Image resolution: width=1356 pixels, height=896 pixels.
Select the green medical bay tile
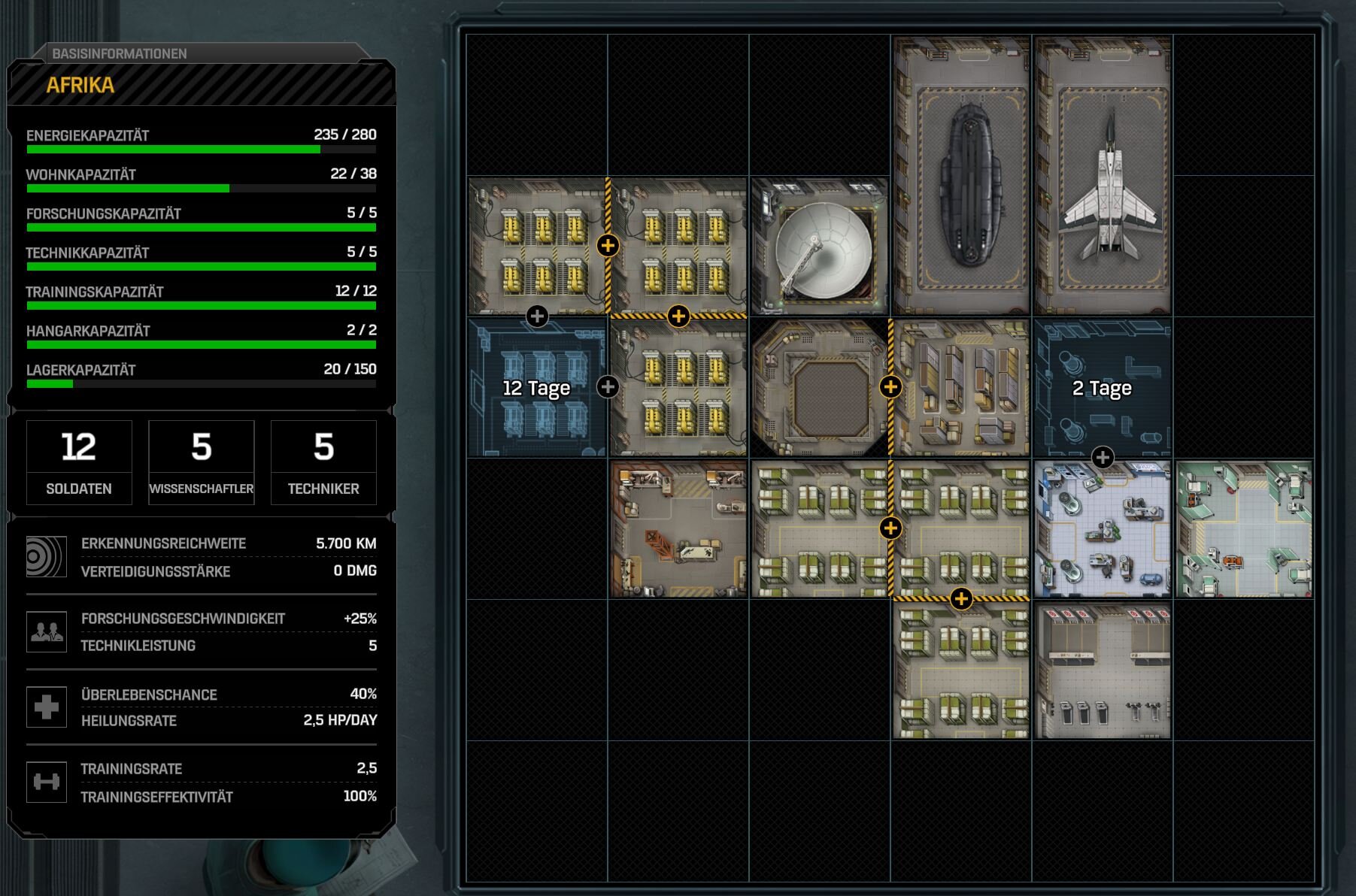tap(1244, 529)
